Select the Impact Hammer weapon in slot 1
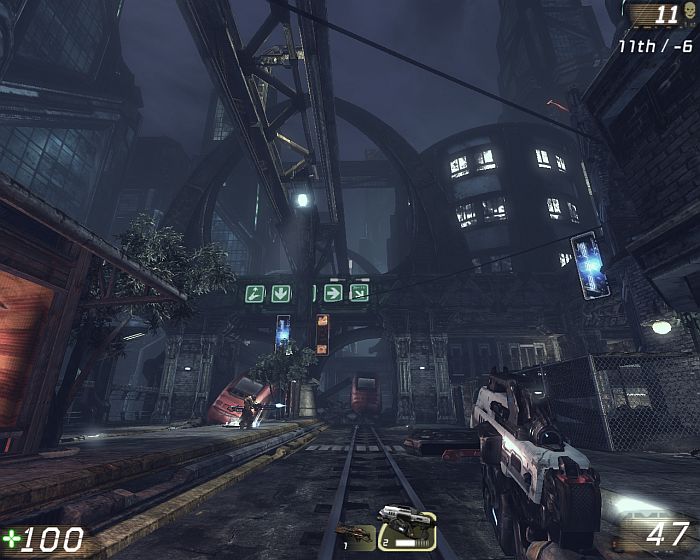Screen dimensions: 700x560 click(x=355, y=536)
